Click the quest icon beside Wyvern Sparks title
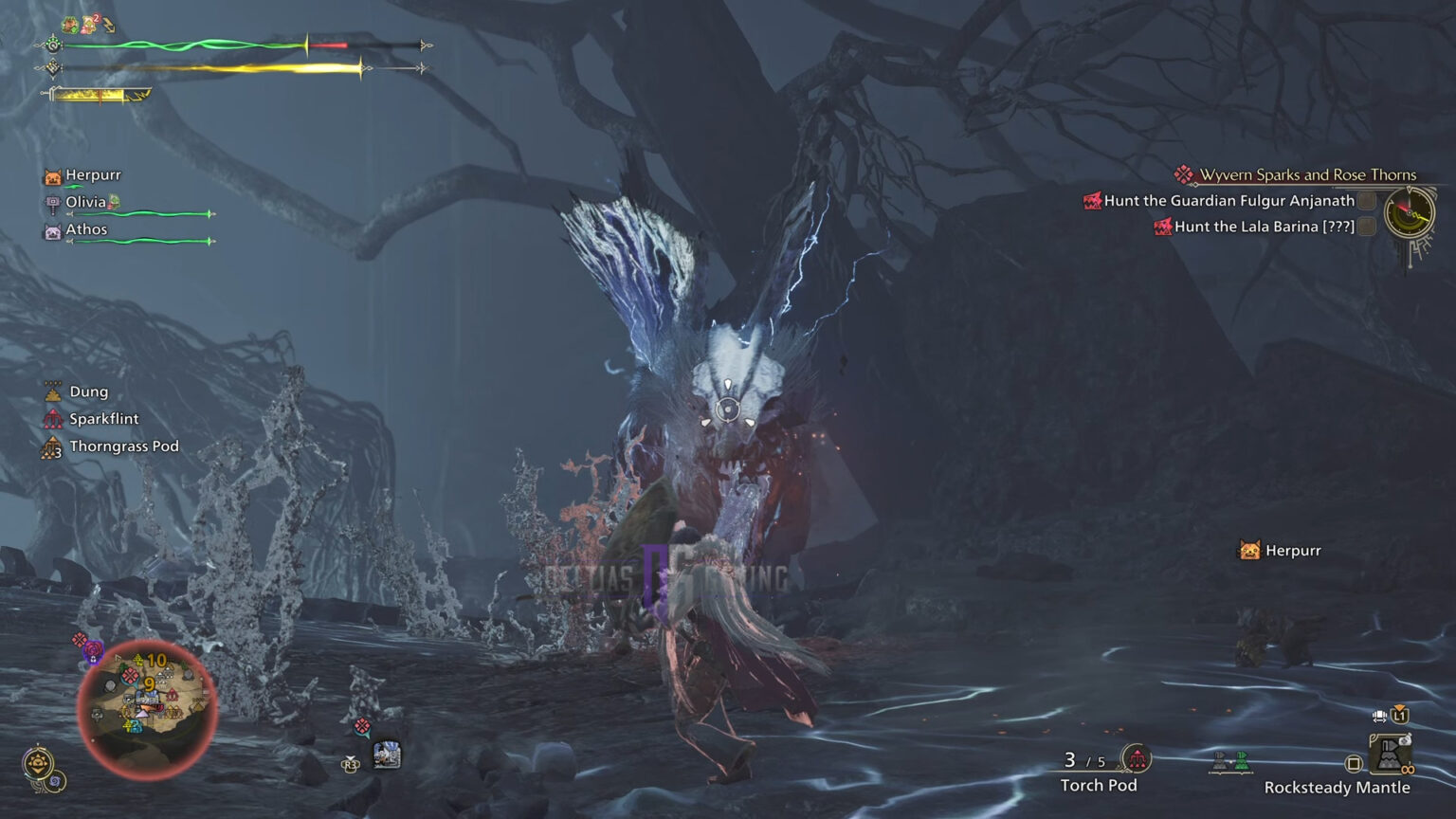This screenshot has width=1456, height=819. (1182, 174)
